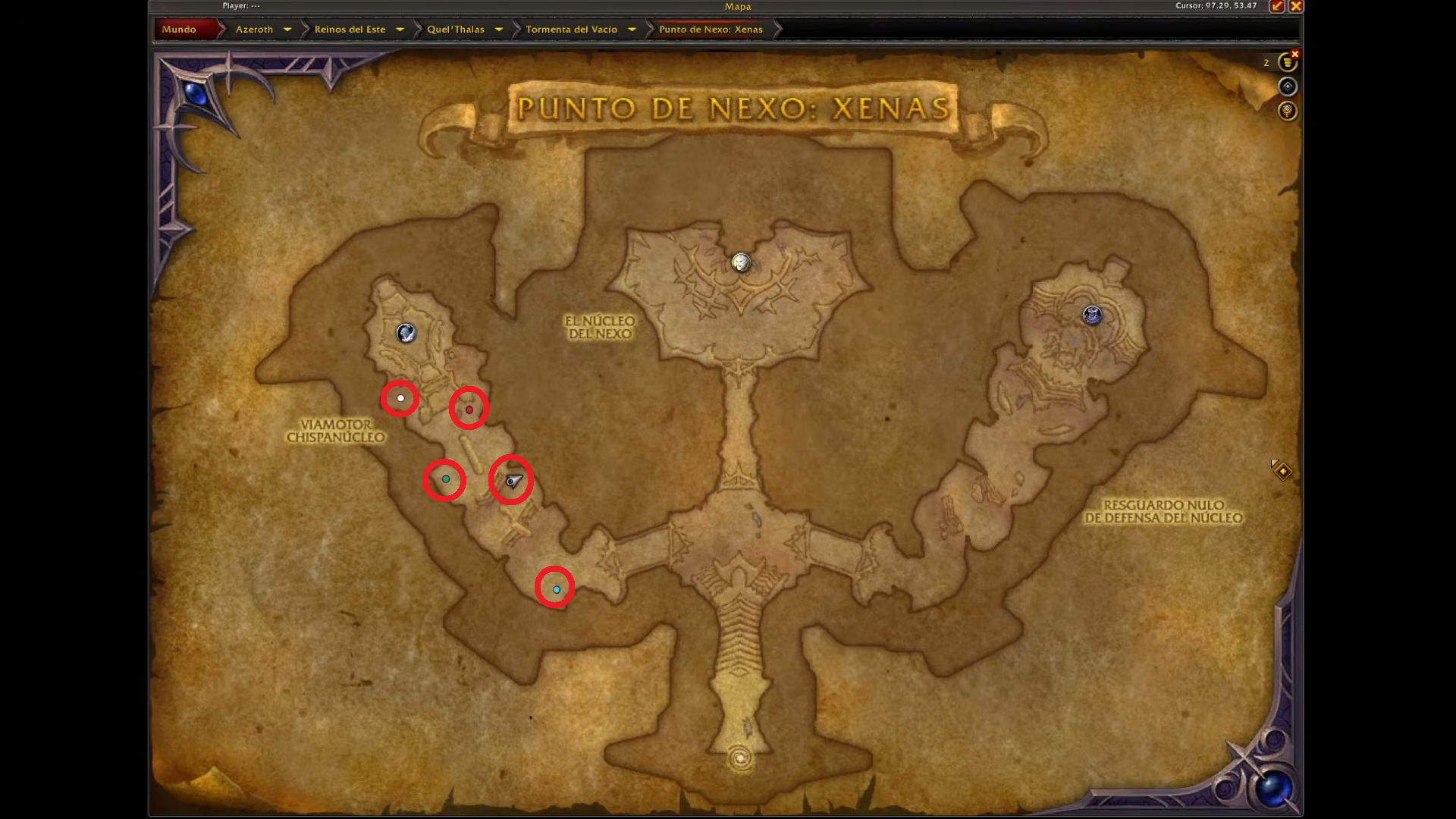Select the gray quest arrow marker inside circle
The height and width of the screenshot is (819, 1456).
512,479
